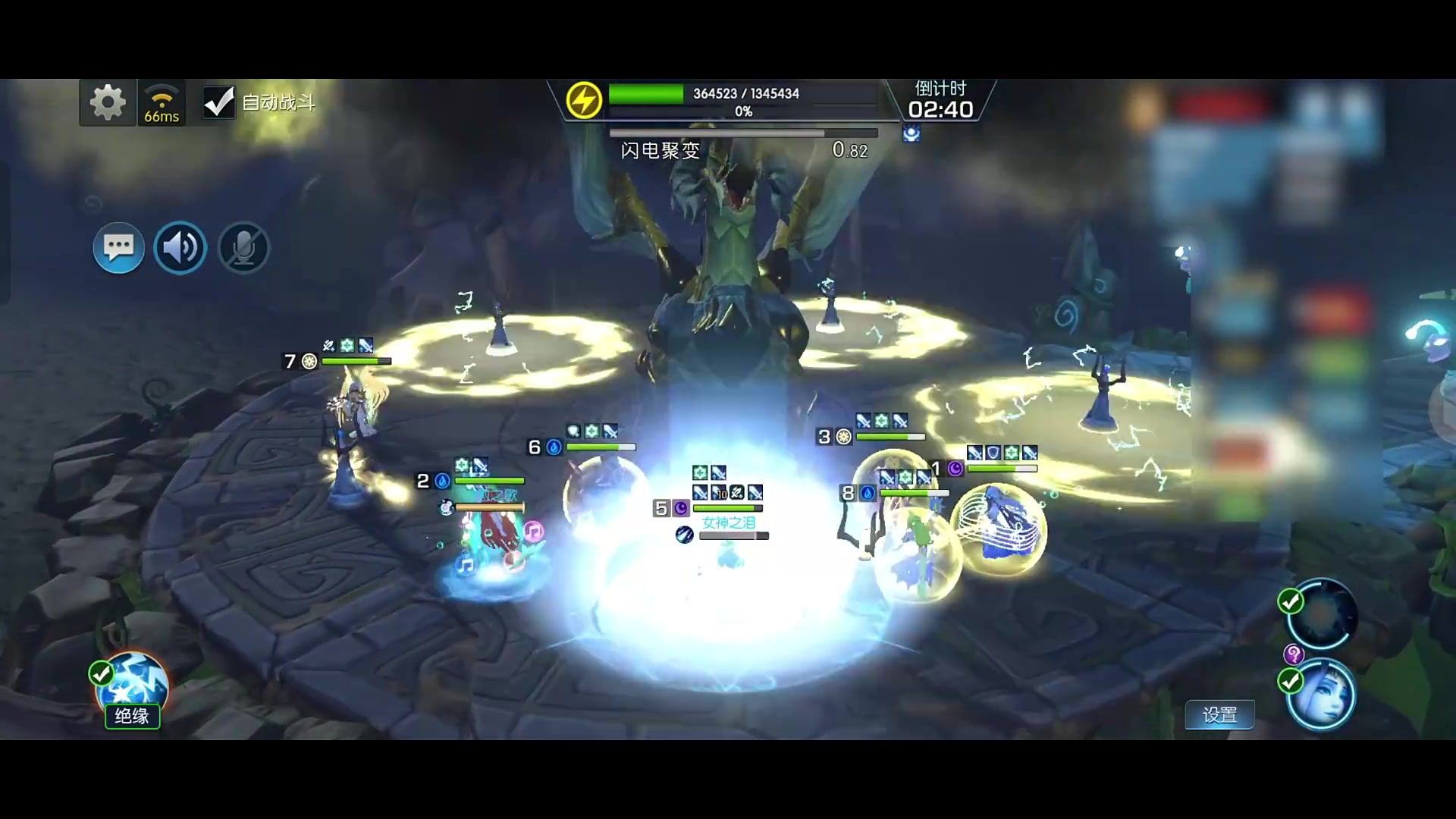Select the boss lightning bolt icon
Screen dimensions: 1456x819
[x=584, y=100]
